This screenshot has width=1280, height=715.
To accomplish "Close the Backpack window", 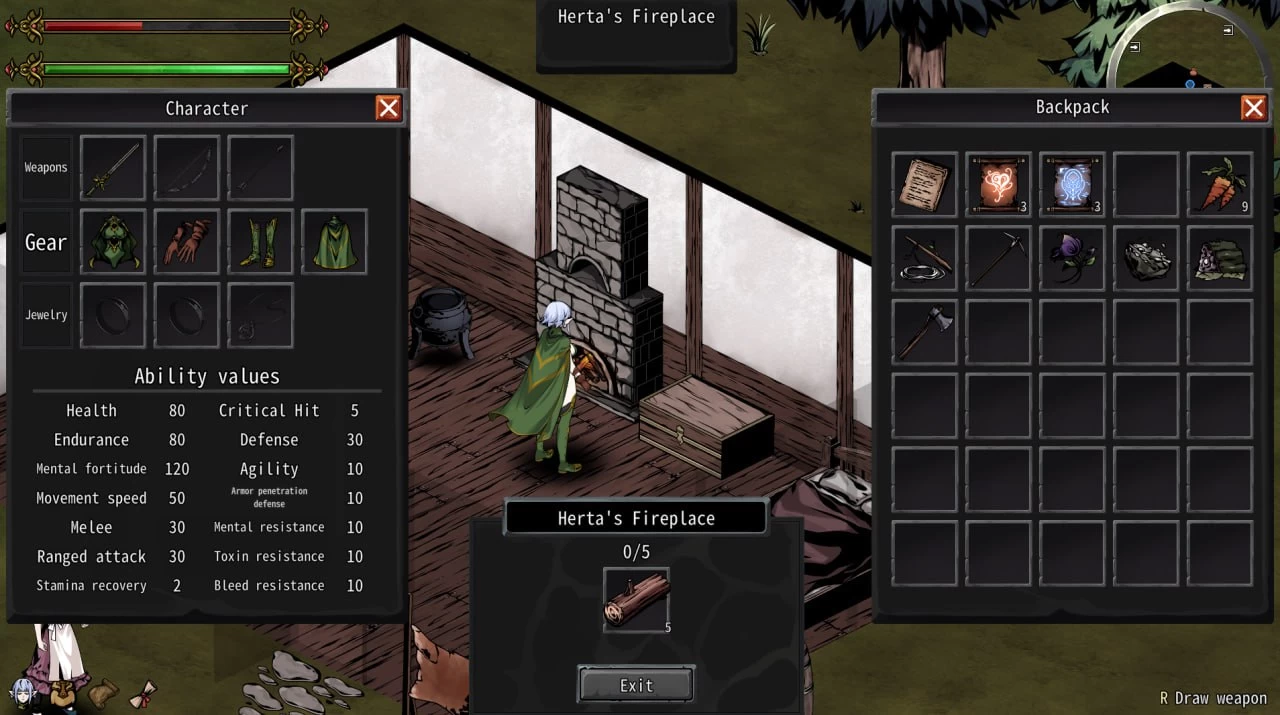I will pyautogui.click(x=1253, y=107).
